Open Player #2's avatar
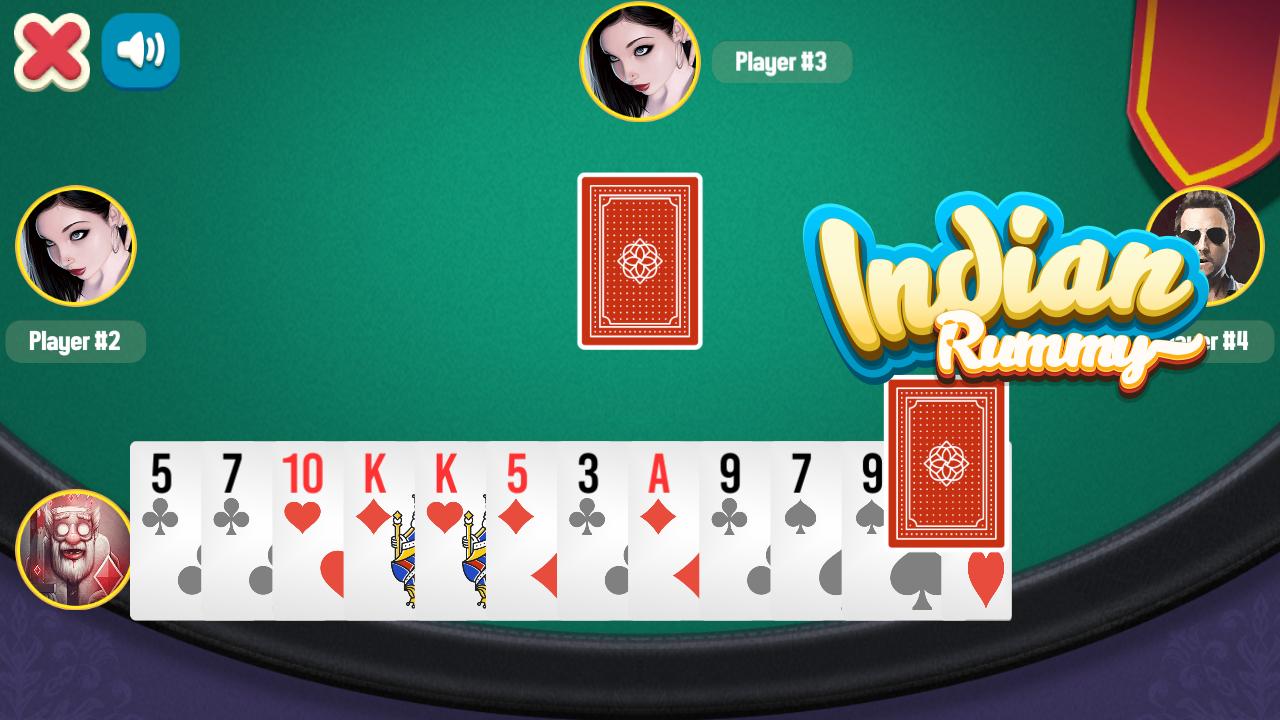Screen dimensions: 1280x720 coord(75,245)
